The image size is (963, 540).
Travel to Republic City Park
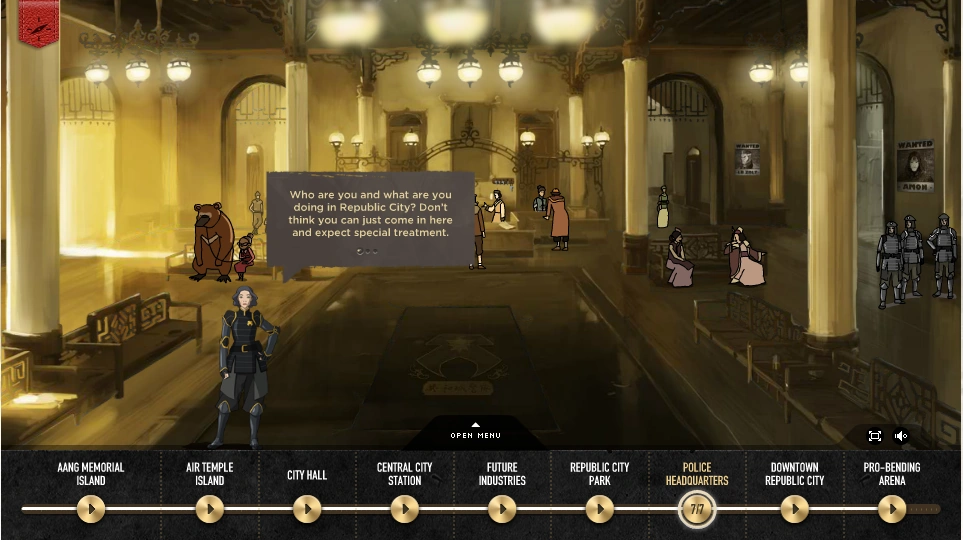point(599,509)
